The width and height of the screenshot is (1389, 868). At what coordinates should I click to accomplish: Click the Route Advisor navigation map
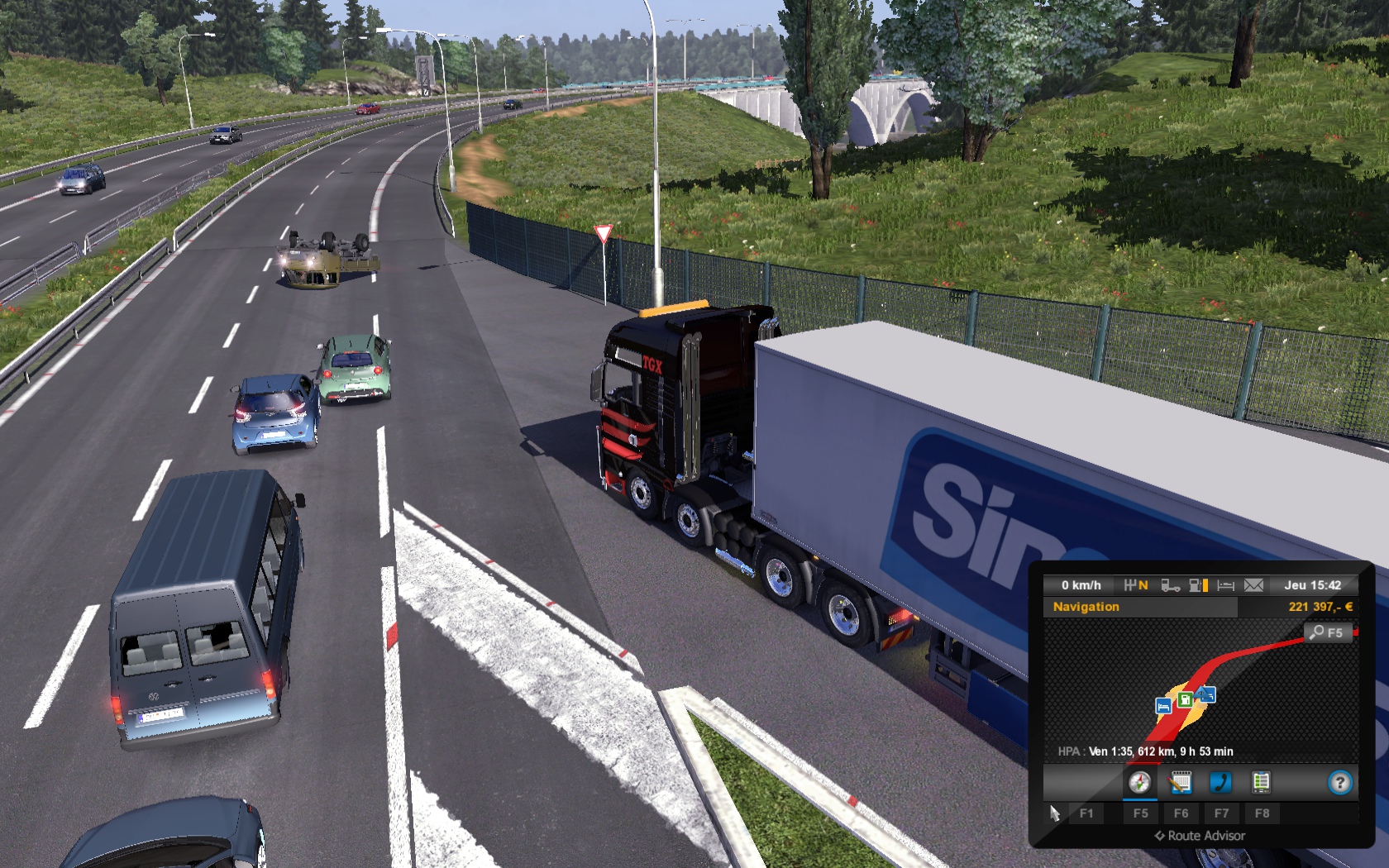pyautogui.click(x=1199, y=678)
